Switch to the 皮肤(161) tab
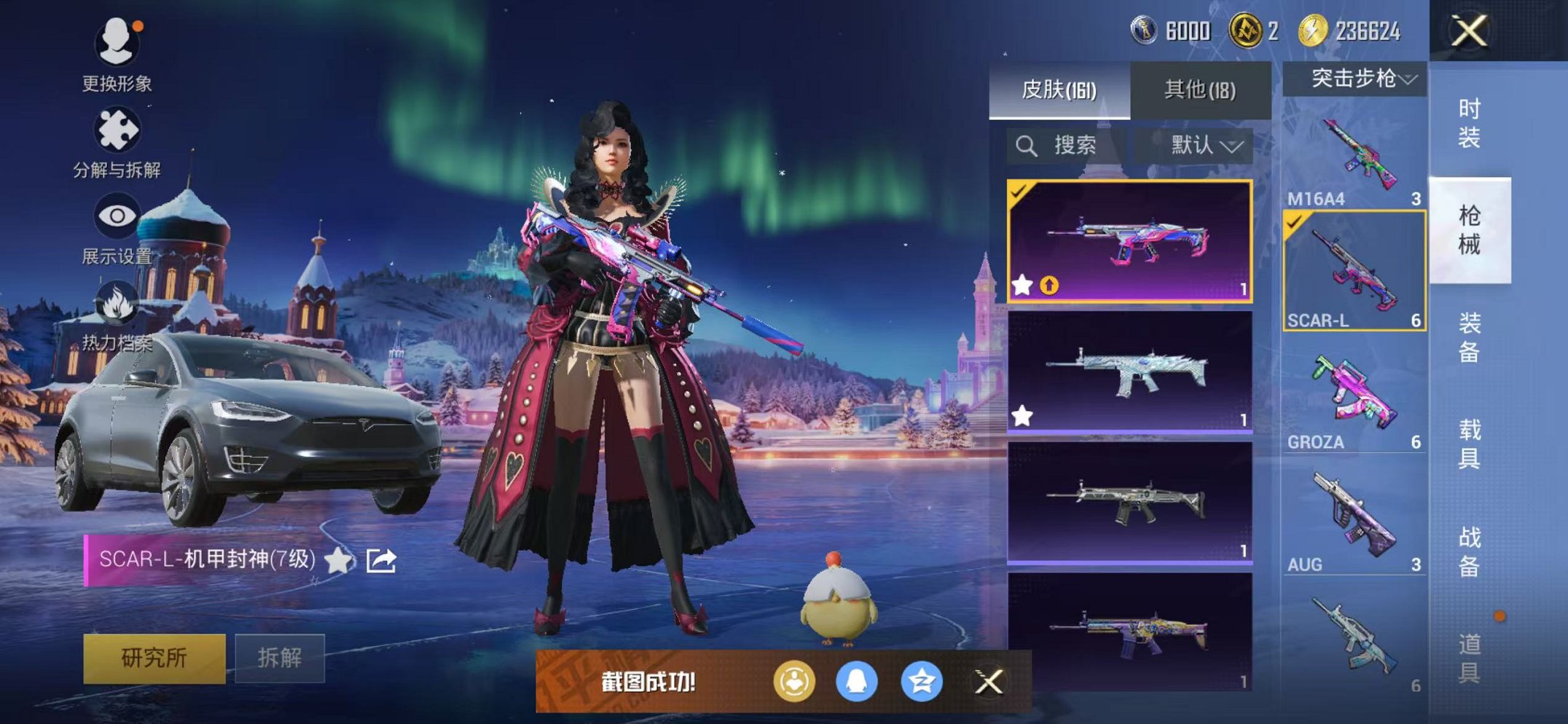The image size is (1568, 724). click(x=1059, y=90)
